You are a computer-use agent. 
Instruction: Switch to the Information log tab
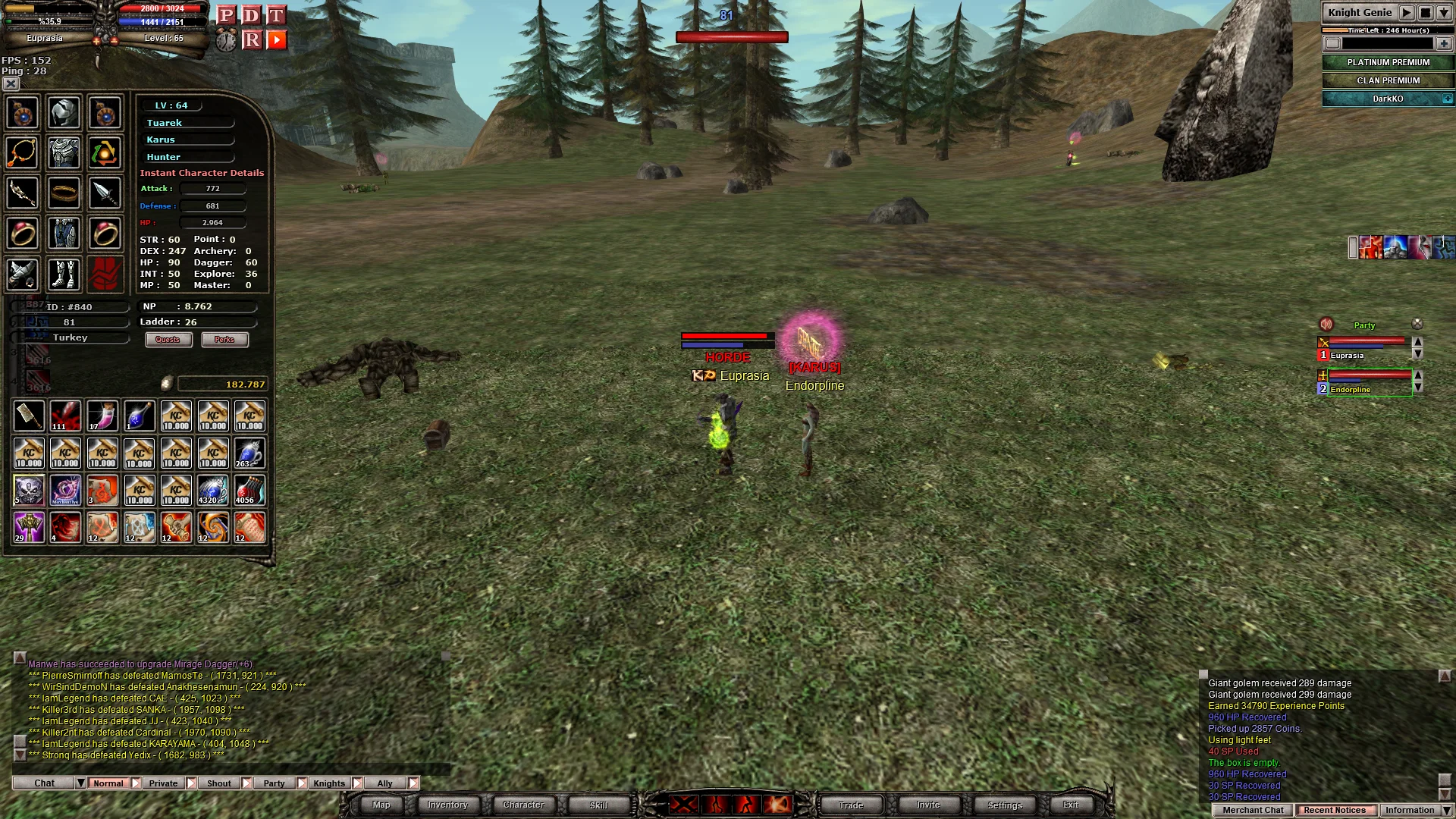coord(1409,810)
